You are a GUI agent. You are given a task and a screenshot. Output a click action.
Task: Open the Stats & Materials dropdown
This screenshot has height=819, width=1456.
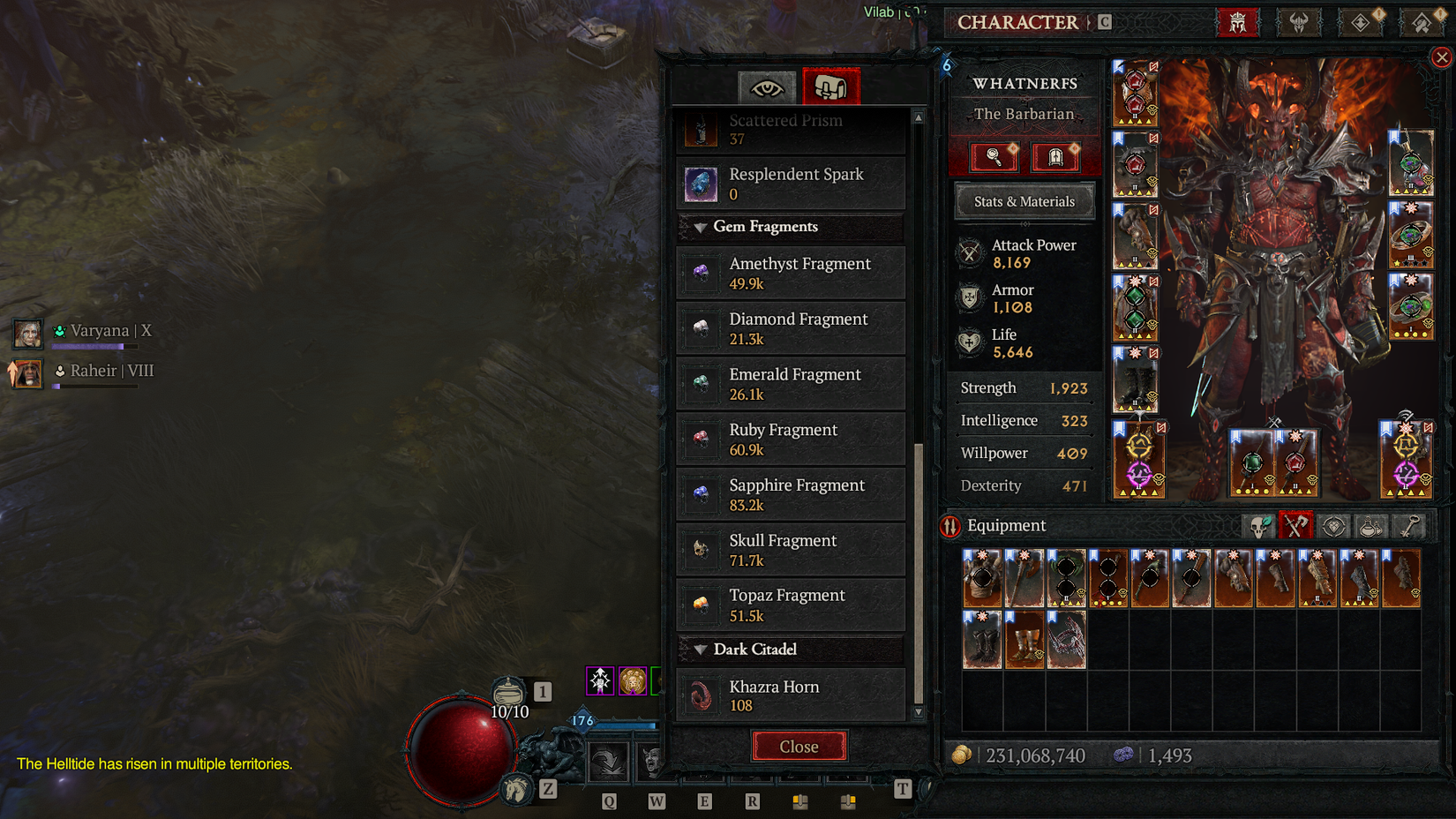[x=1024, y=201]
